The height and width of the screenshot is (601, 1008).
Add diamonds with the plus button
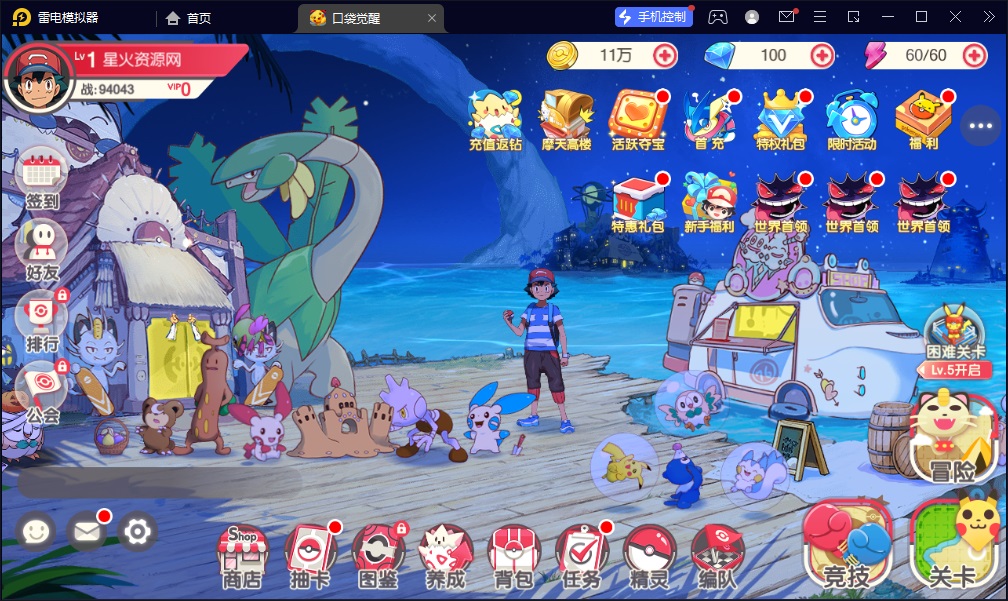pyautogui.click(x=822, y=56)
